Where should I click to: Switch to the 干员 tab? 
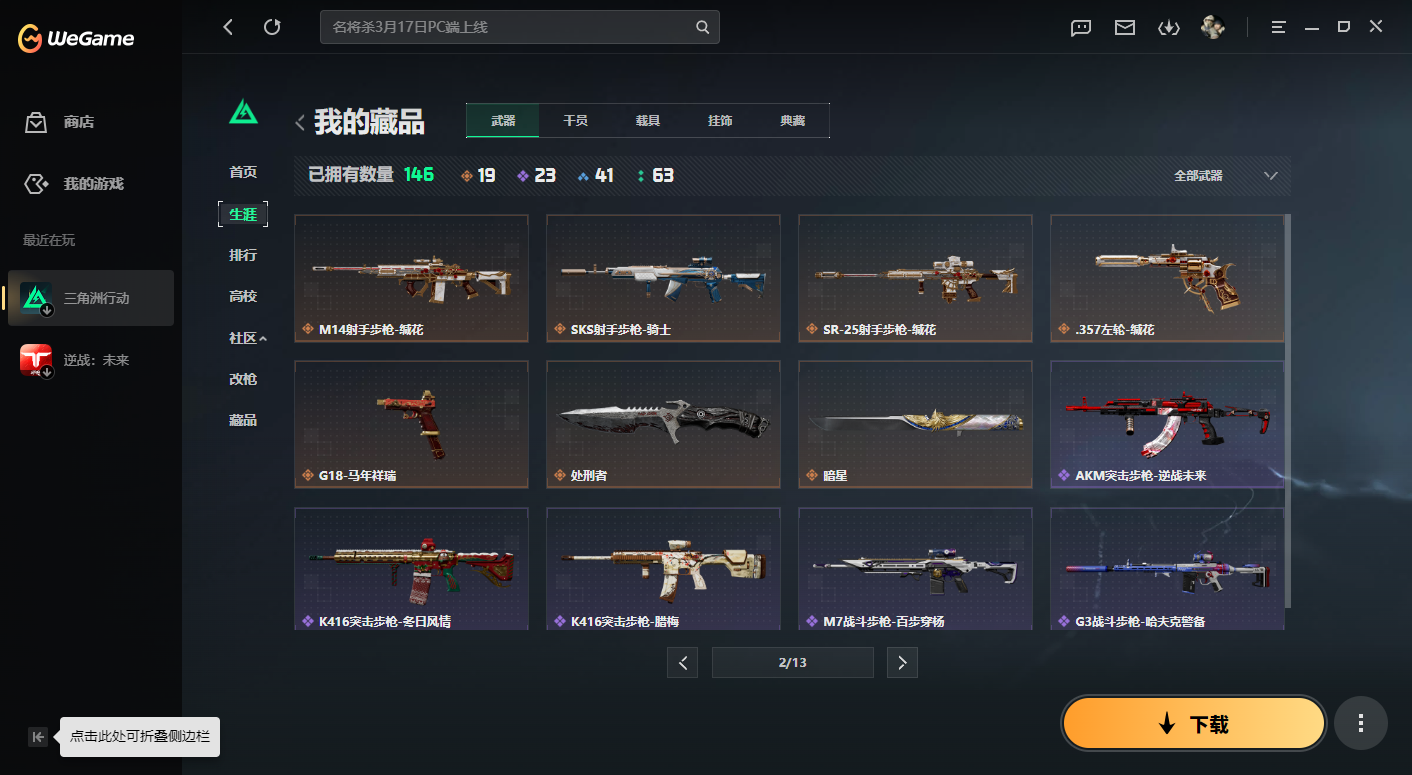575,119
